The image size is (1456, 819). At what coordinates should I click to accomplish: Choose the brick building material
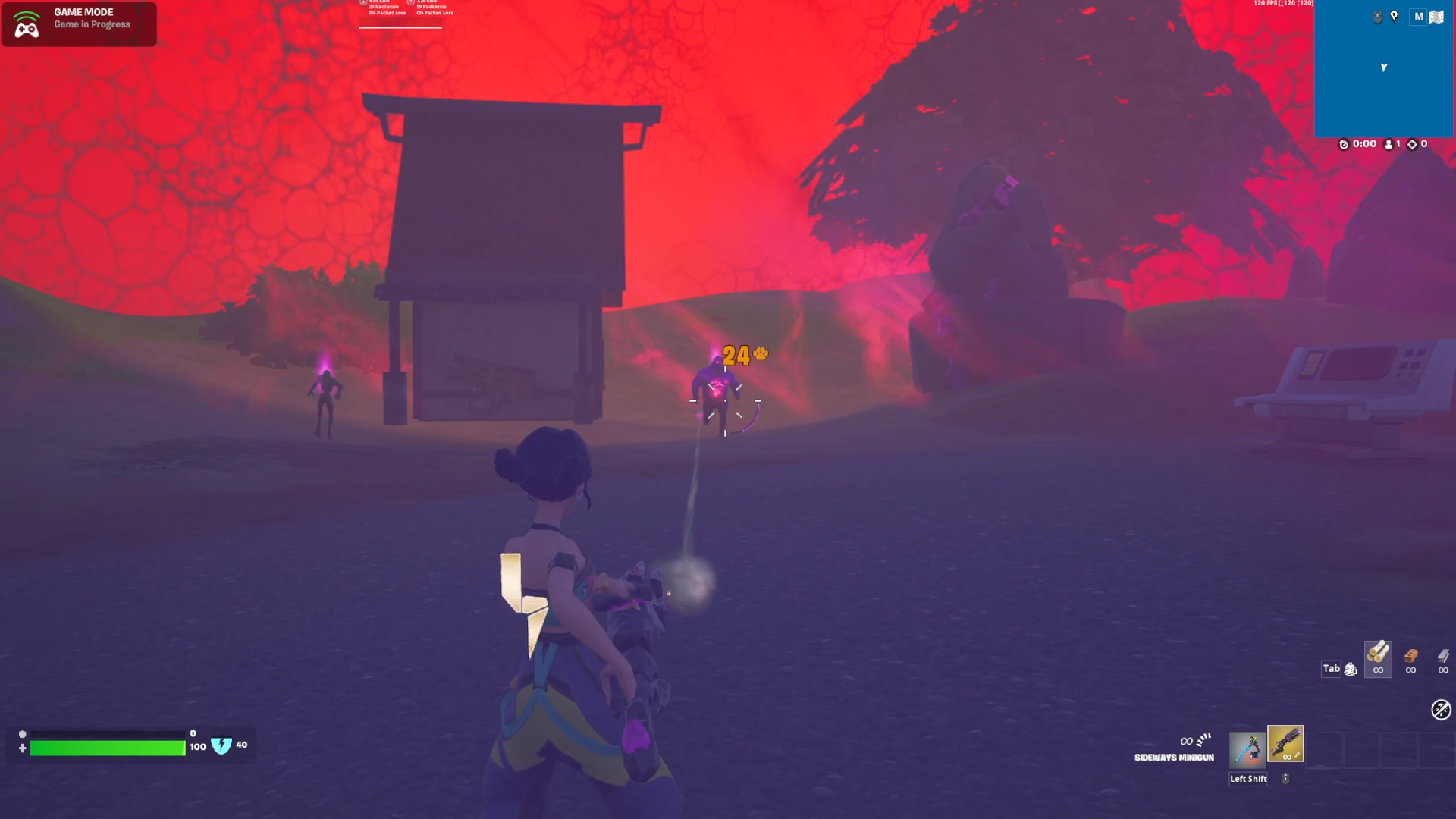tap(1410, 657)
